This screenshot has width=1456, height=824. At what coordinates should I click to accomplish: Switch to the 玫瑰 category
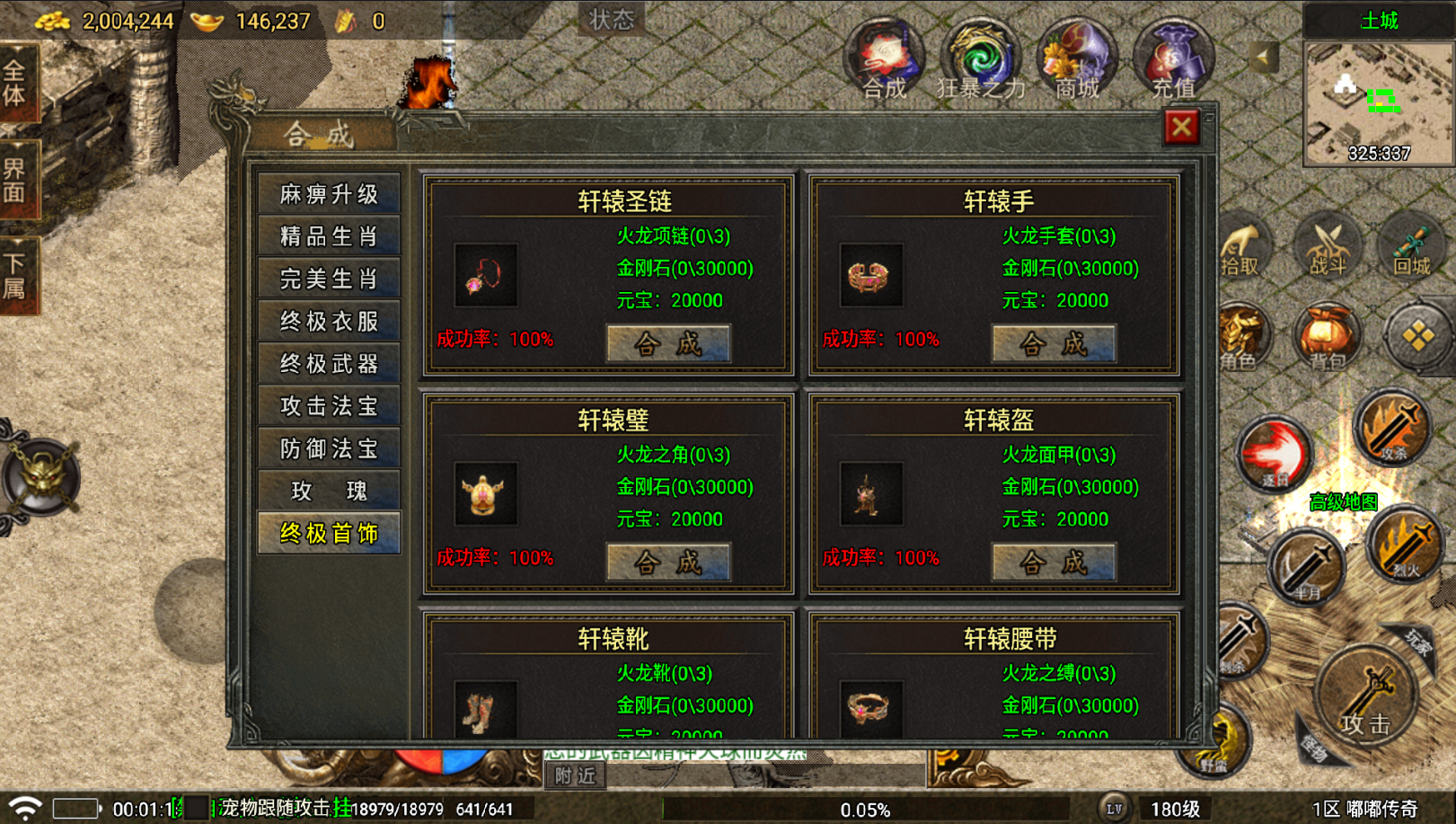[x=329, y=491]
